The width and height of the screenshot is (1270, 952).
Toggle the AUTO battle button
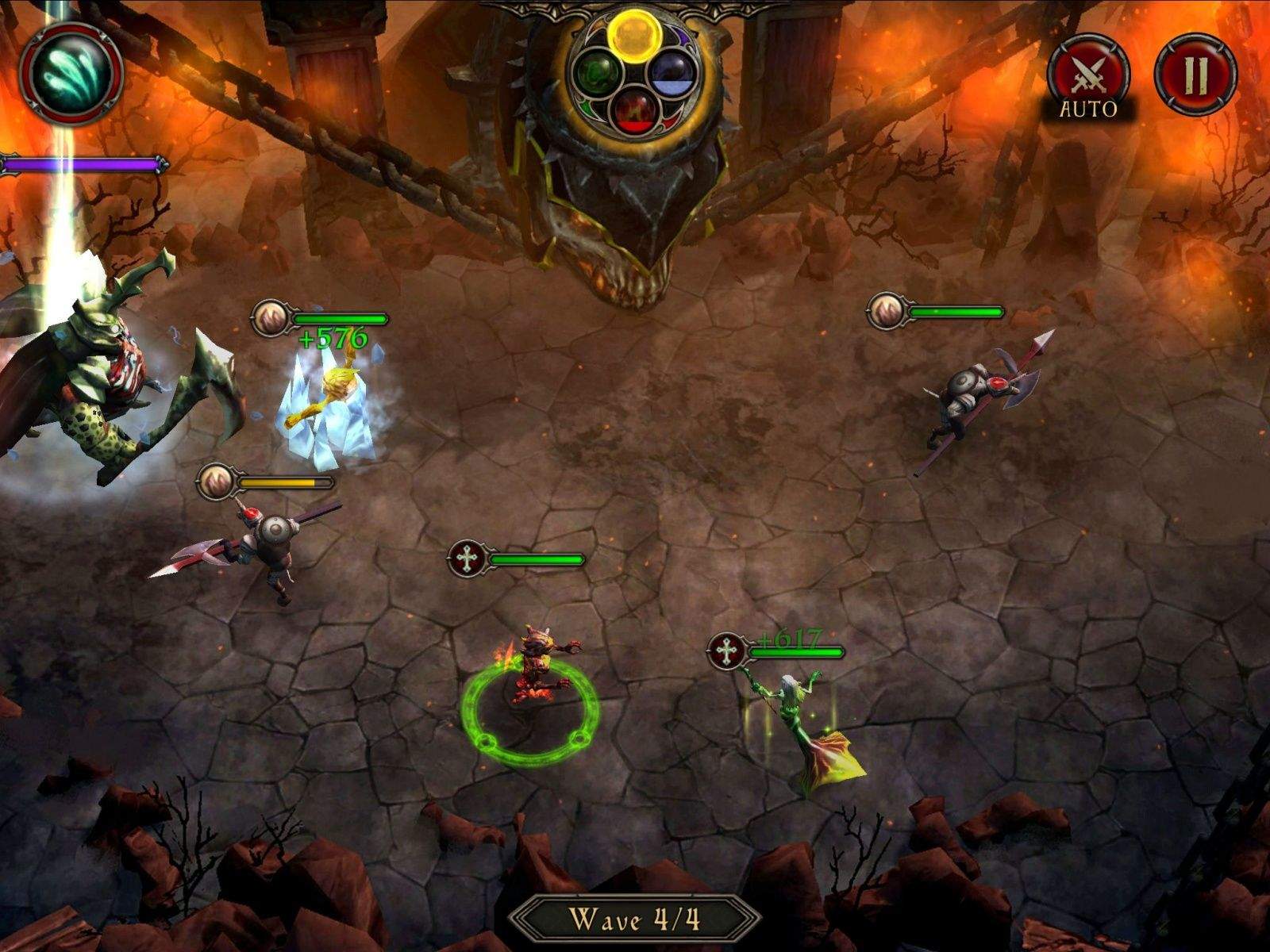(x=1087, y=75)
